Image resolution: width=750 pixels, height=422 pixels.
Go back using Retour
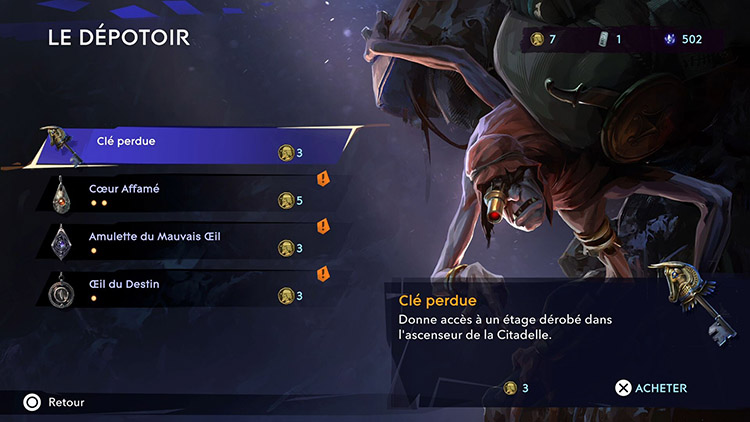(x=55, y=402)
